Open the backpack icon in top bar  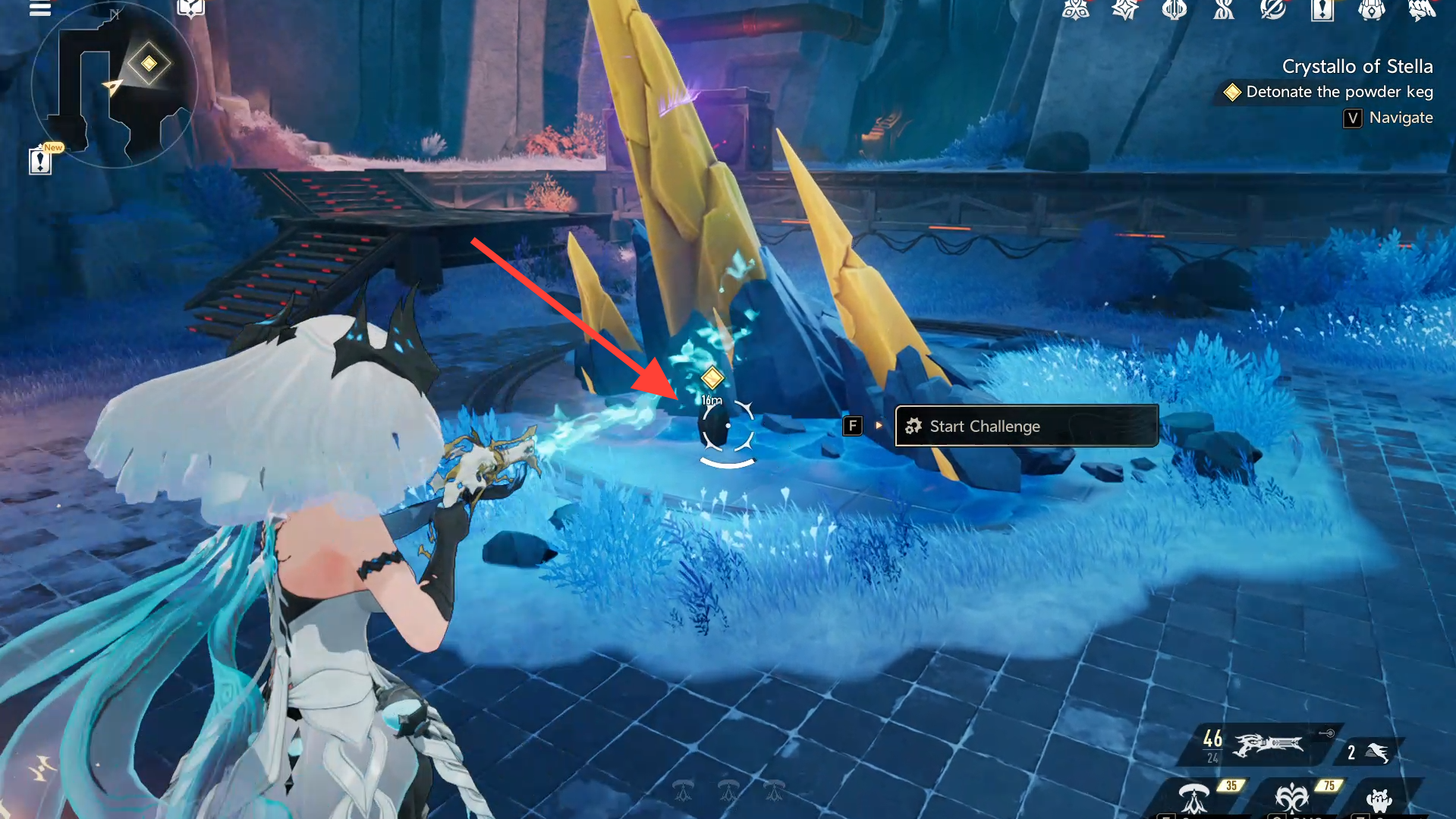[1372, 10]
